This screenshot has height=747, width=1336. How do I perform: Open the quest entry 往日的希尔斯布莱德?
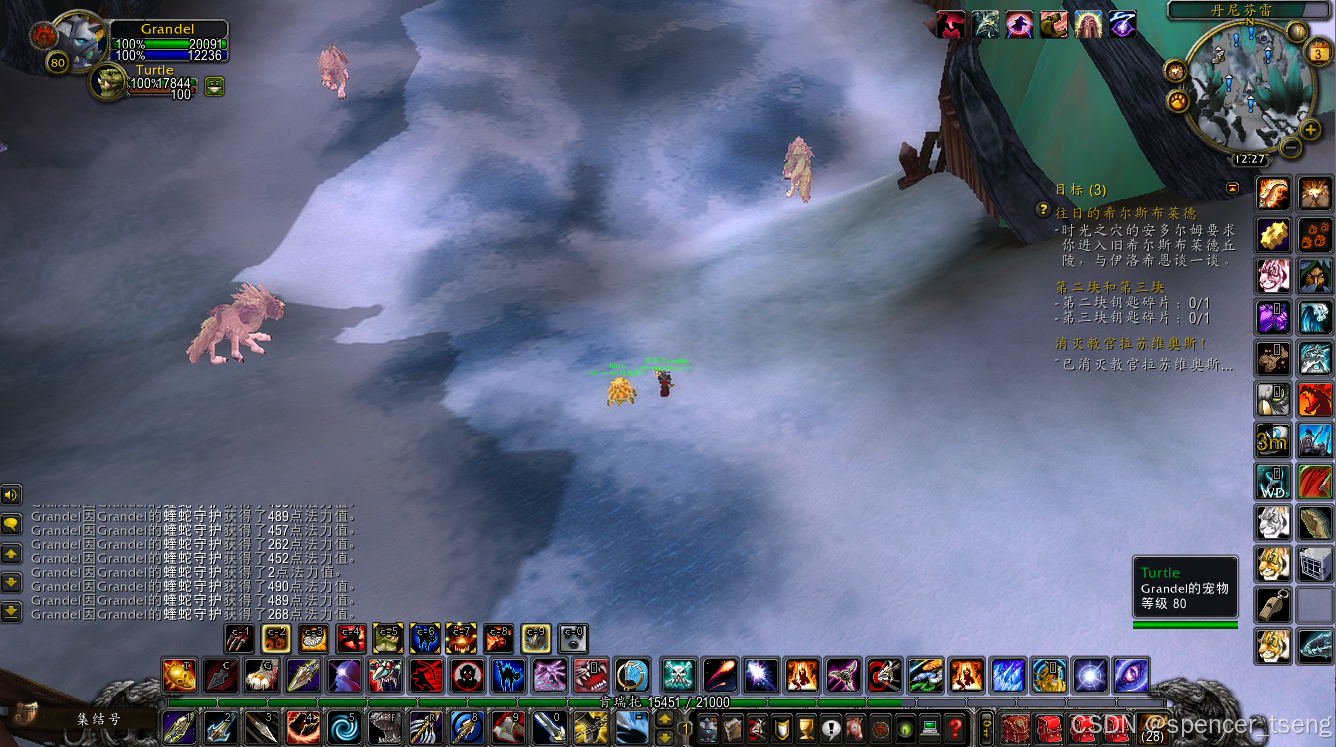1126,212
